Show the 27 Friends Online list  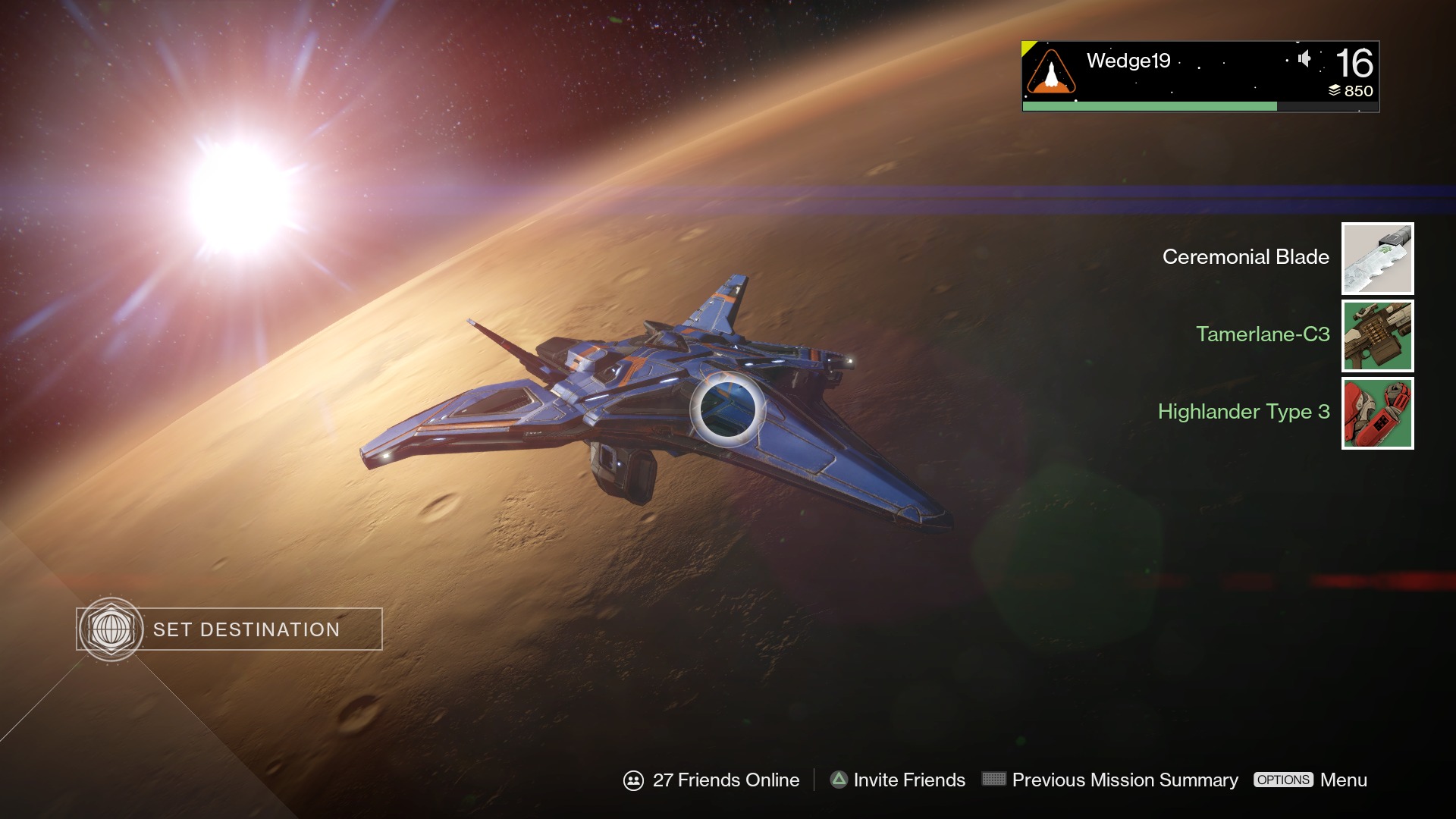[711, 780]
